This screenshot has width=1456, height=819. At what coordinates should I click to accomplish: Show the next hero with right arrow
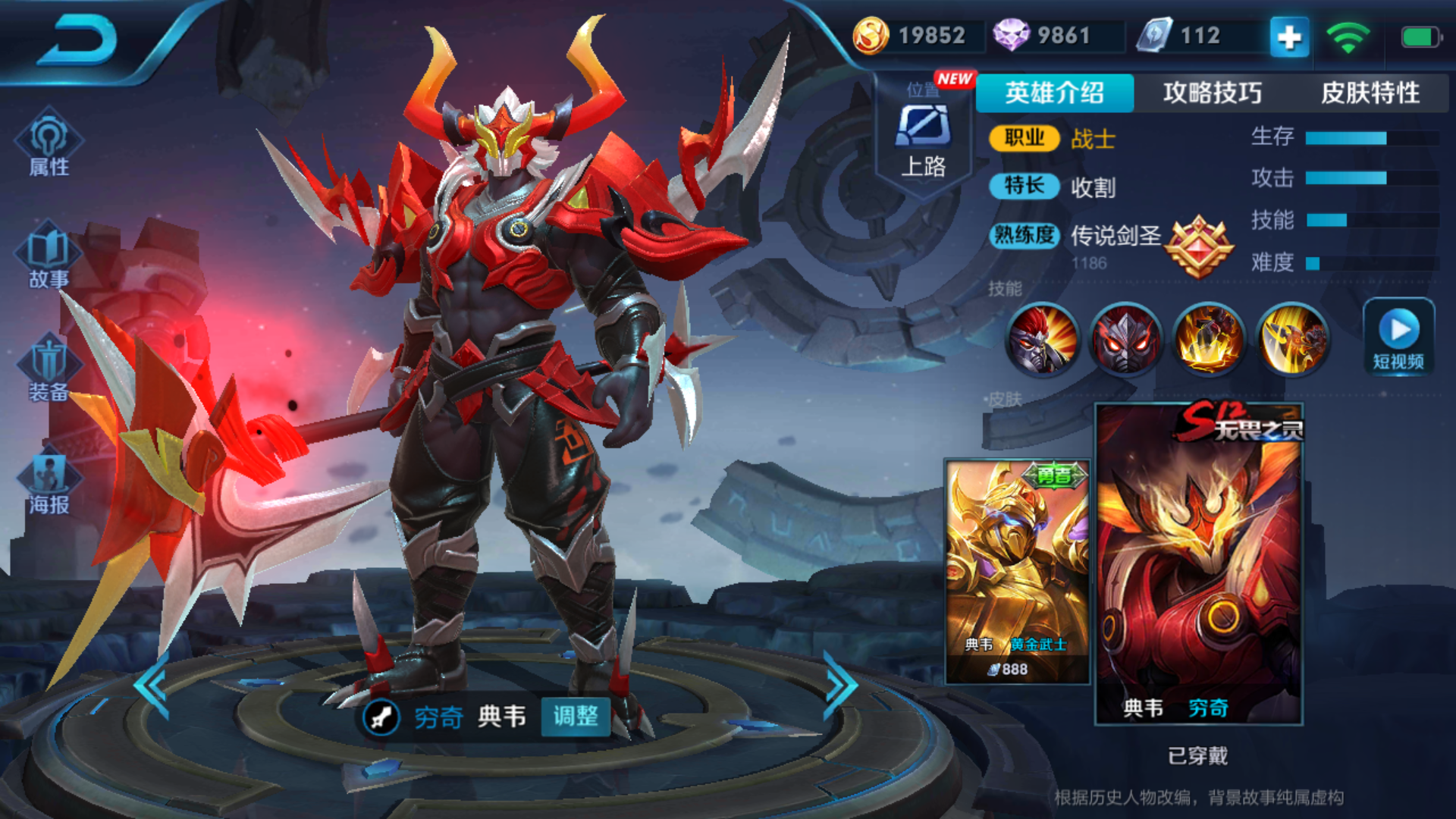(x=840, y=685)
